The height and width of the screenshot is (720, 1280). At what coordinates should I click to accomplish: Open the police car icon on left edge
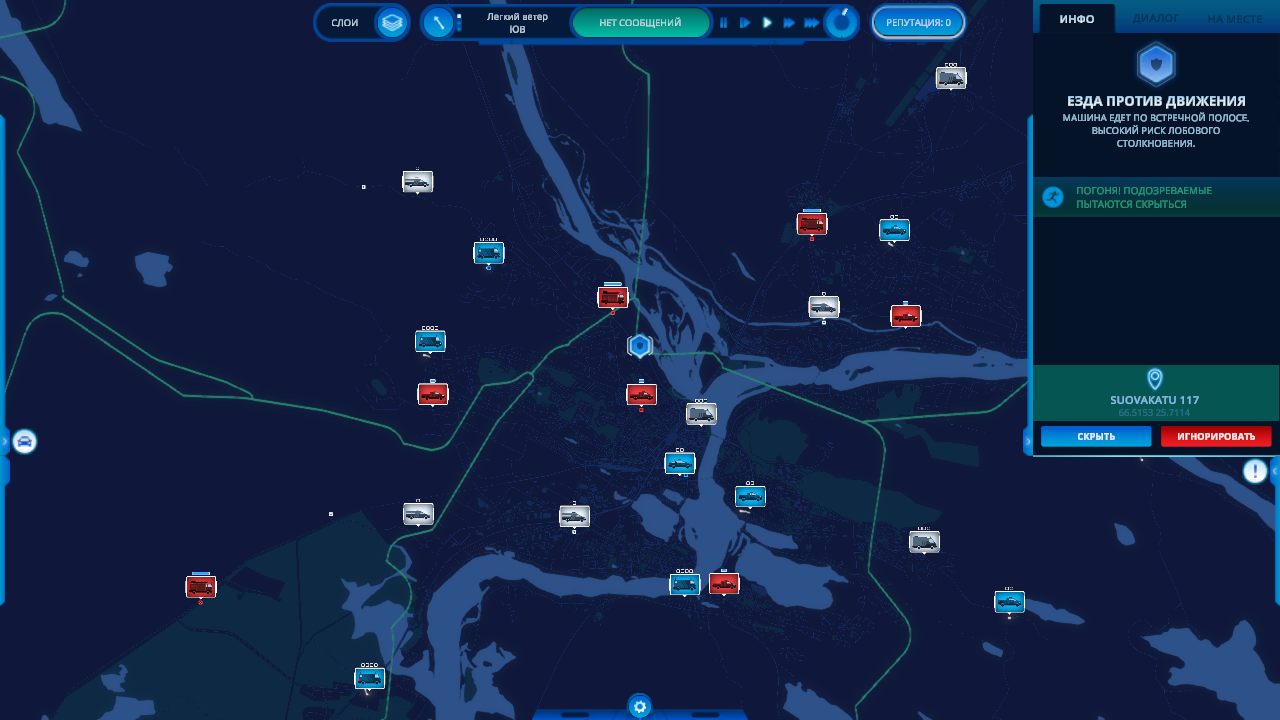point(24,441)
